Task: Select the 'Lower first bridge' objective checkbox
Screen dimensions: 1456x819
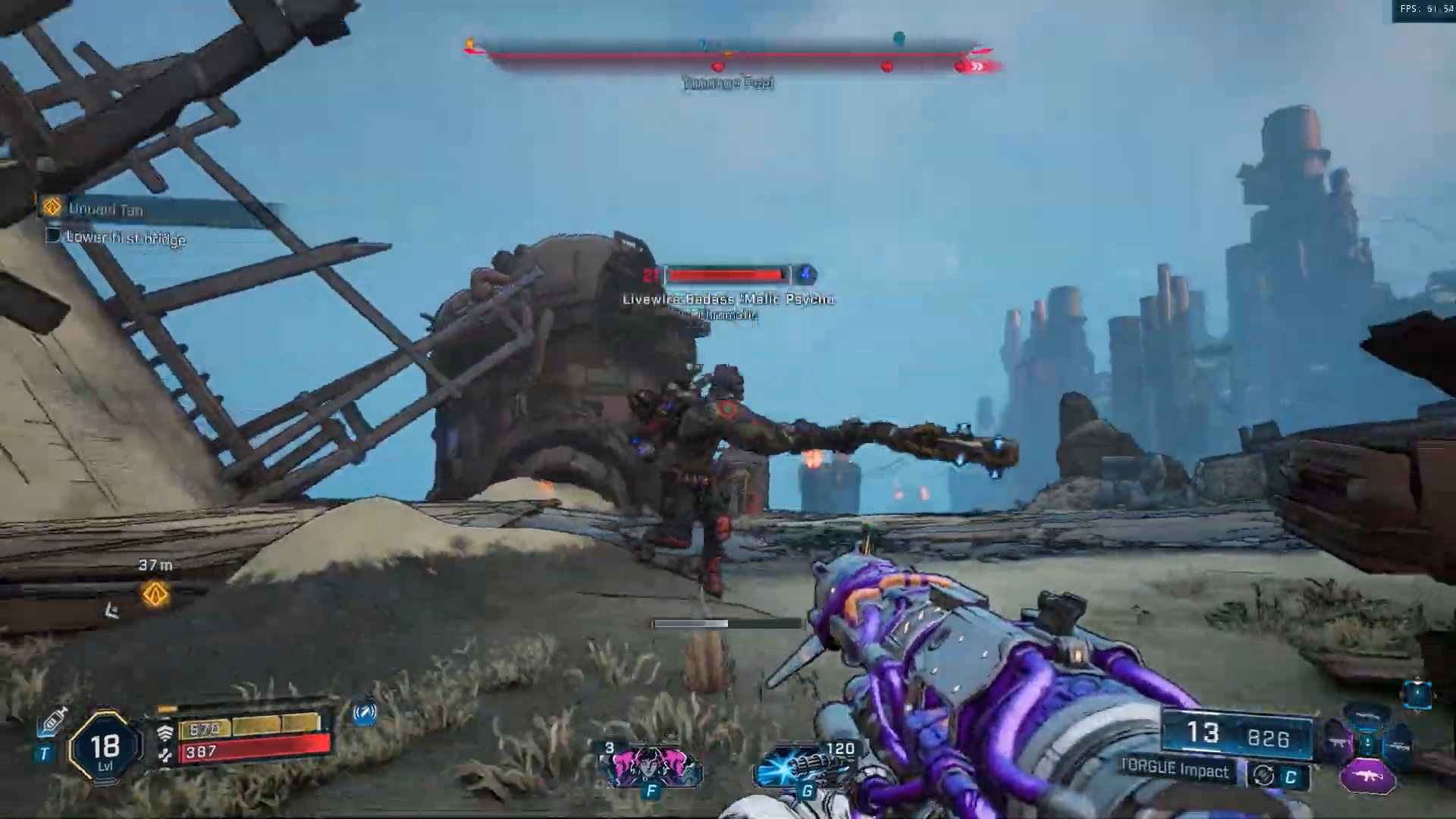Action: coord(53,236)
